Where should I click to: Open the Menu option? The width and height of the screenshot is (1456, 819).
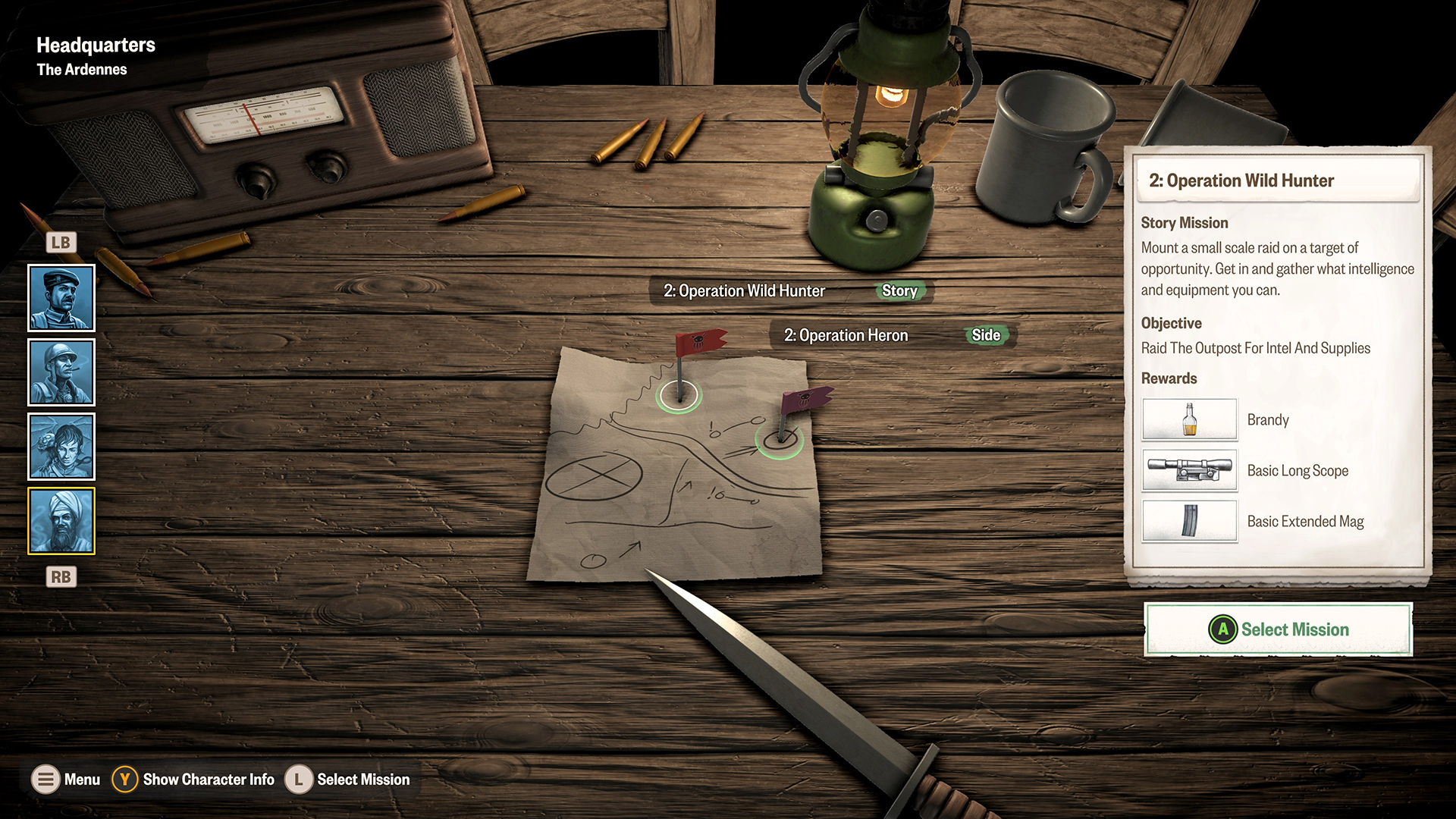coord(66,780)
